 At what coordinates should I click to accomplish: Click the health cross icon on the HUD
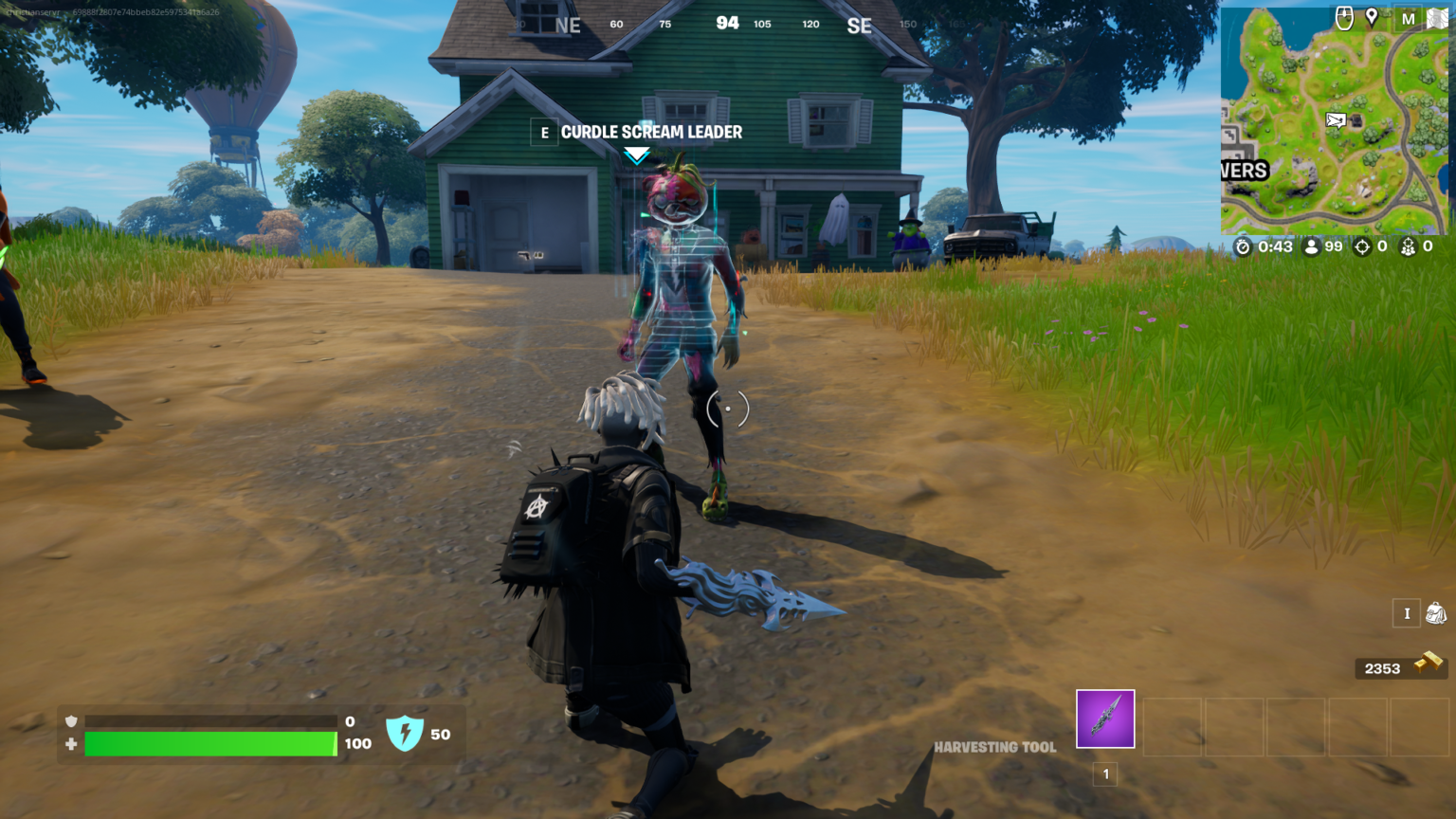pyautogui.click(x=70, y=745)
